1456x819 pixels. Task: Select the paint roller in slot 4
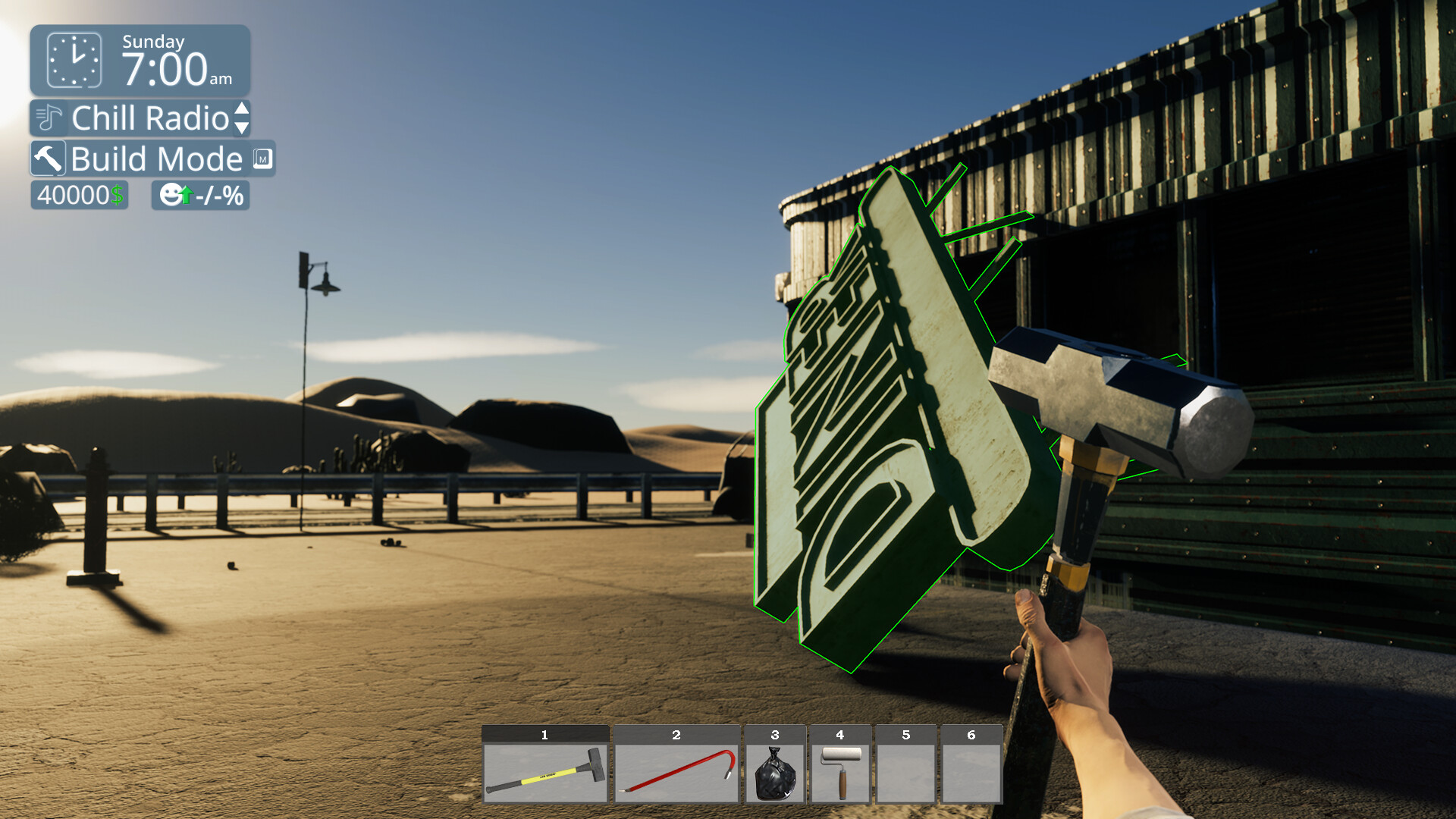click(840, 767)
